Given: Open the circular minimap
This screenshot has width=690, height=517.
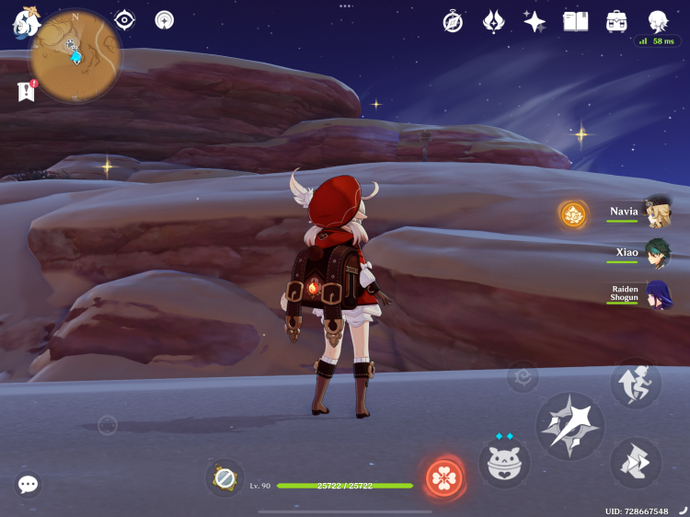Looking at the screenshot, I should point(75,55).
